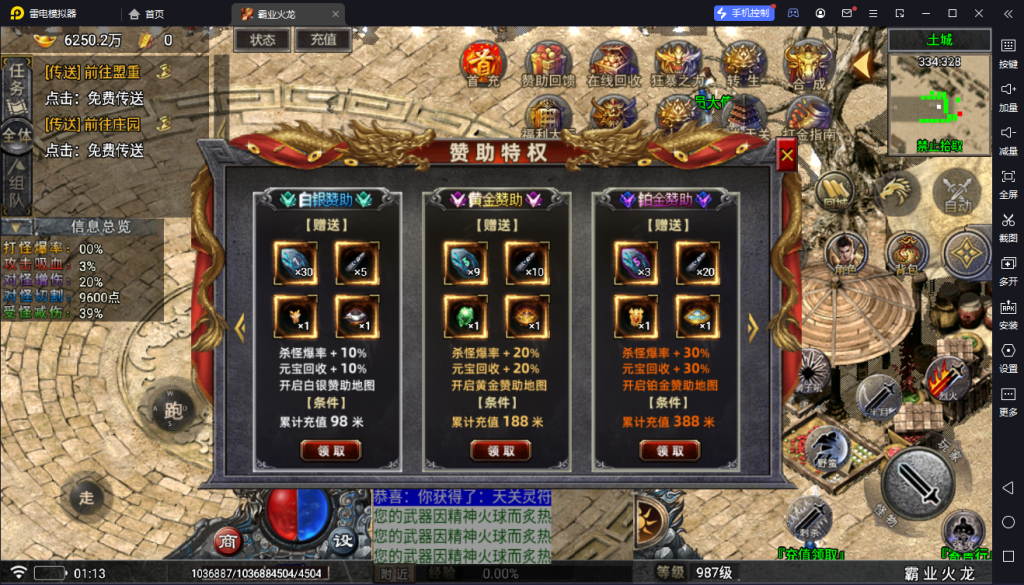The width and height of the screenshot is (1024, 585).
Task: Open the 在线回收 online recycle icon
Action: click(613, 63)
